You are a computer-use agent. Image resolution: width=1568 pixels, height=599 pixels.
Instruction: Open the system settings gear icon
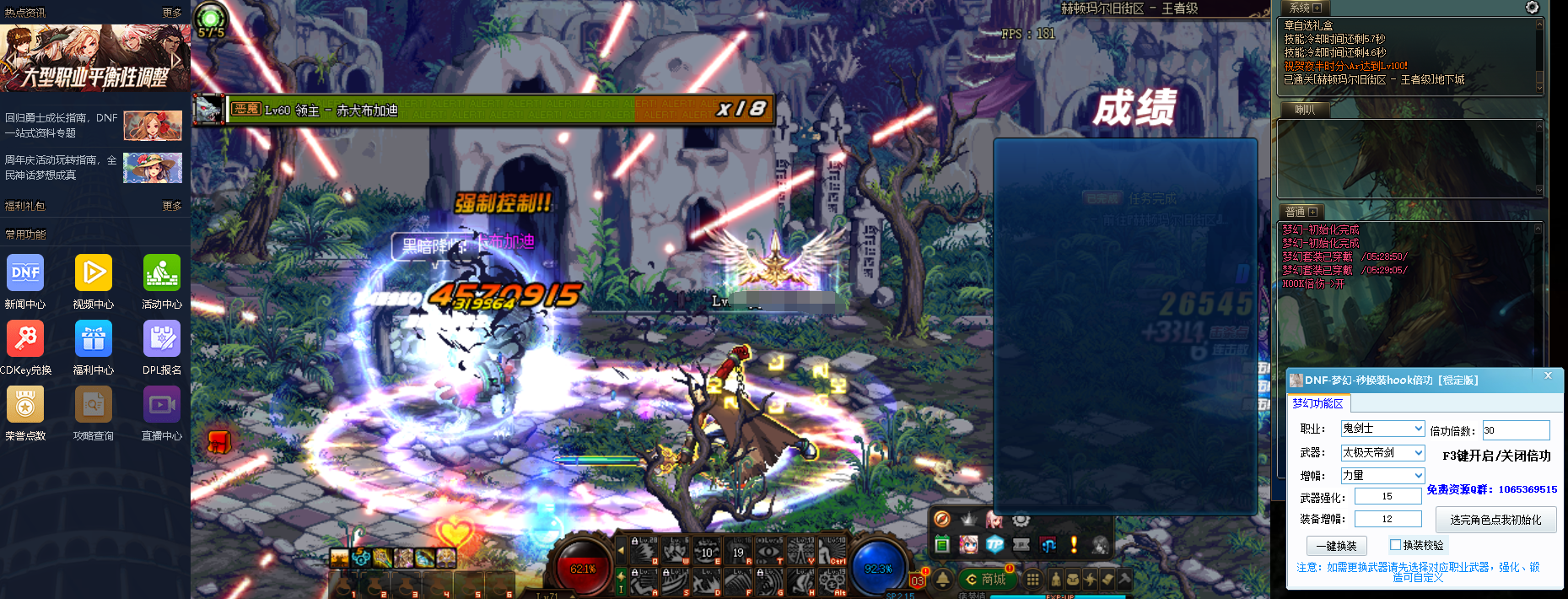(x=1532, y=8)
